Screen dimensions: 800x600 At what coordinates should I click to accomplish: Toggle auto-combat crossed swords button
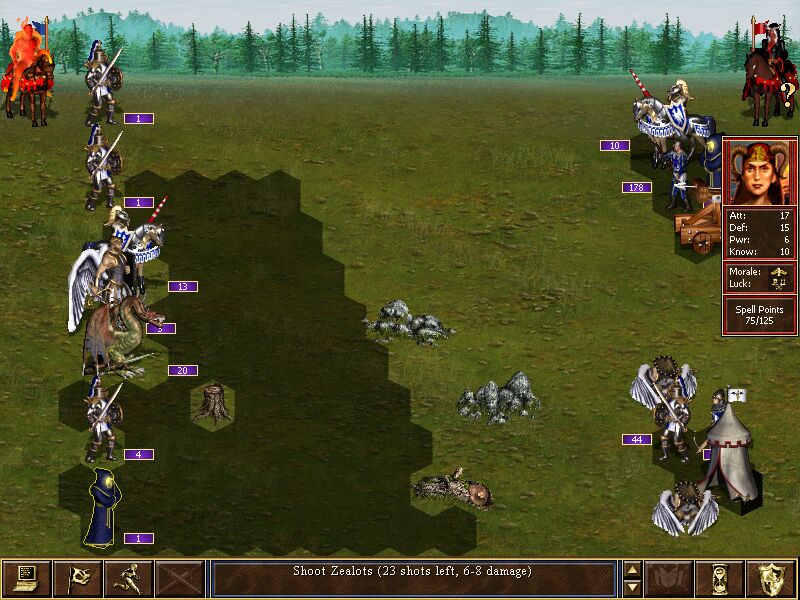180,578
